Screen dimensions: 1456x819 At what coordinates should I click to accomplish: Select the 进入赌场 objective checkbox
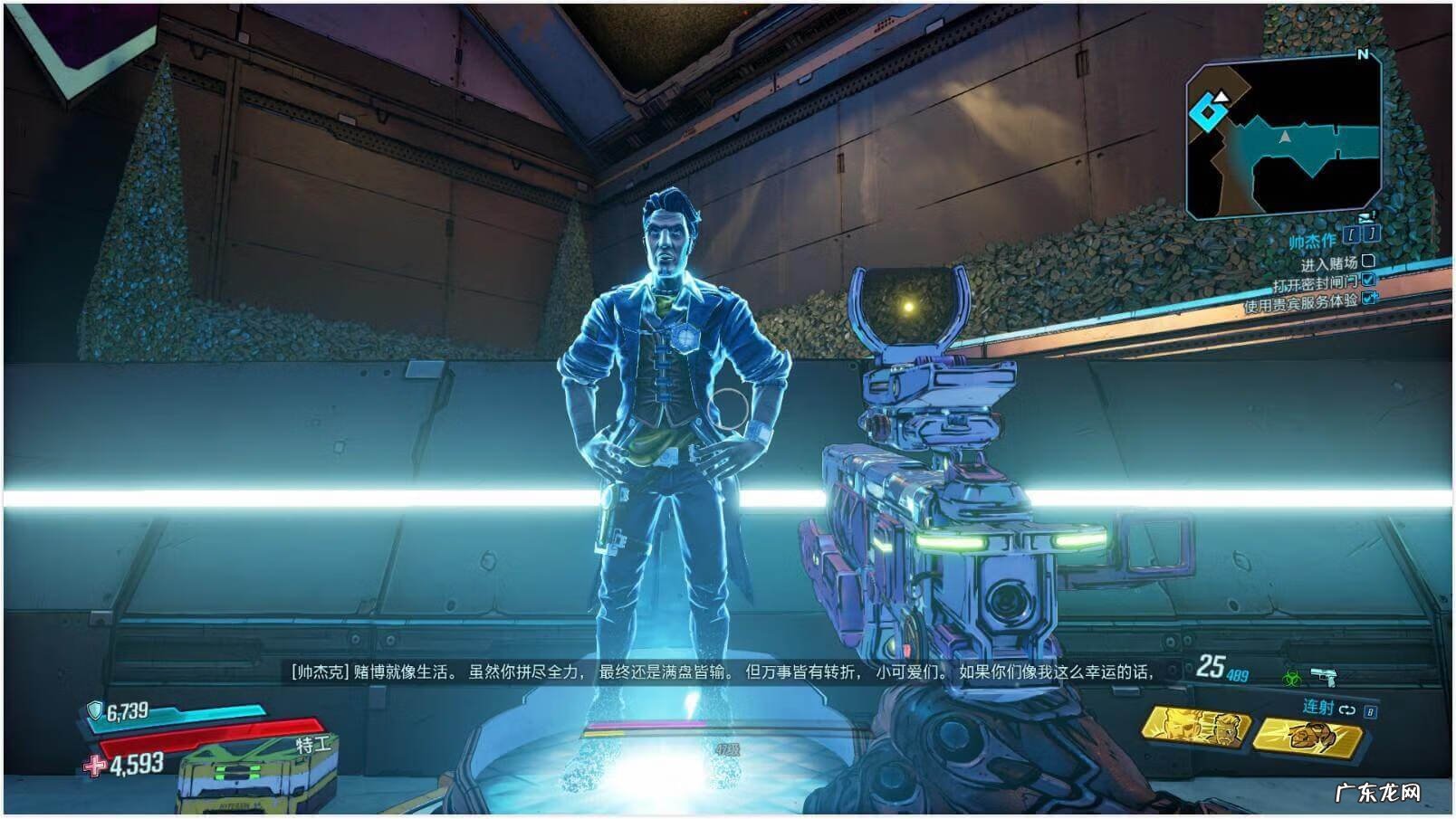pyautogui.click(x=1368, y=262)
